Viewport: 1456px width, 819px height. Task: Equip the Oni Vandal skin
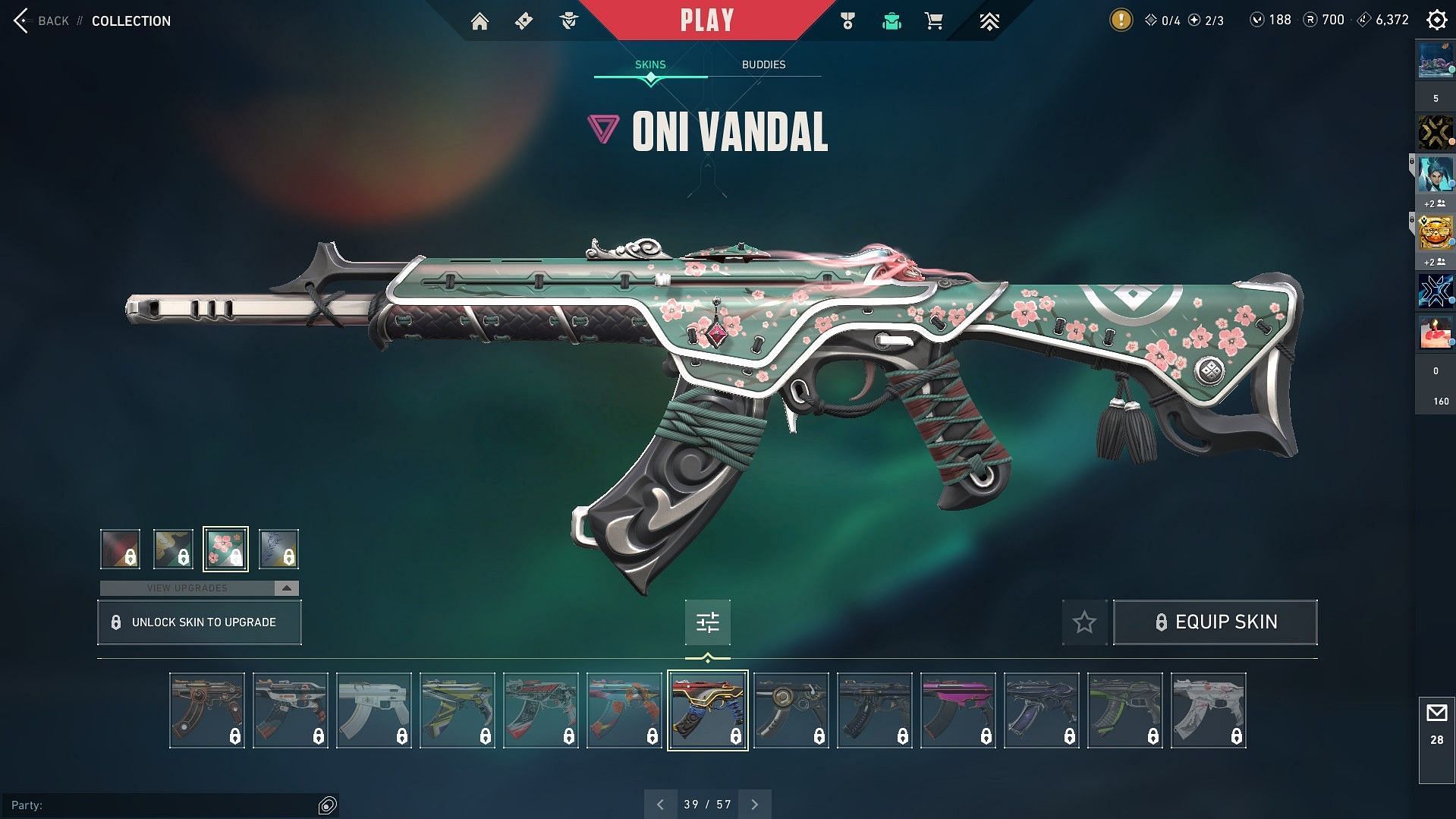(1215, 622)
